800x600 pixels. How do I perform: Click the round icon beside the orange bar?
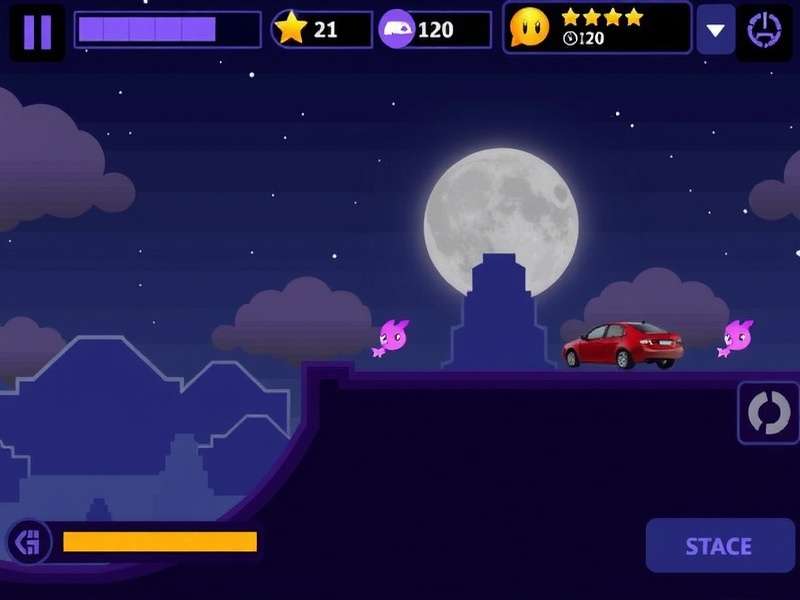coord(29,542)
